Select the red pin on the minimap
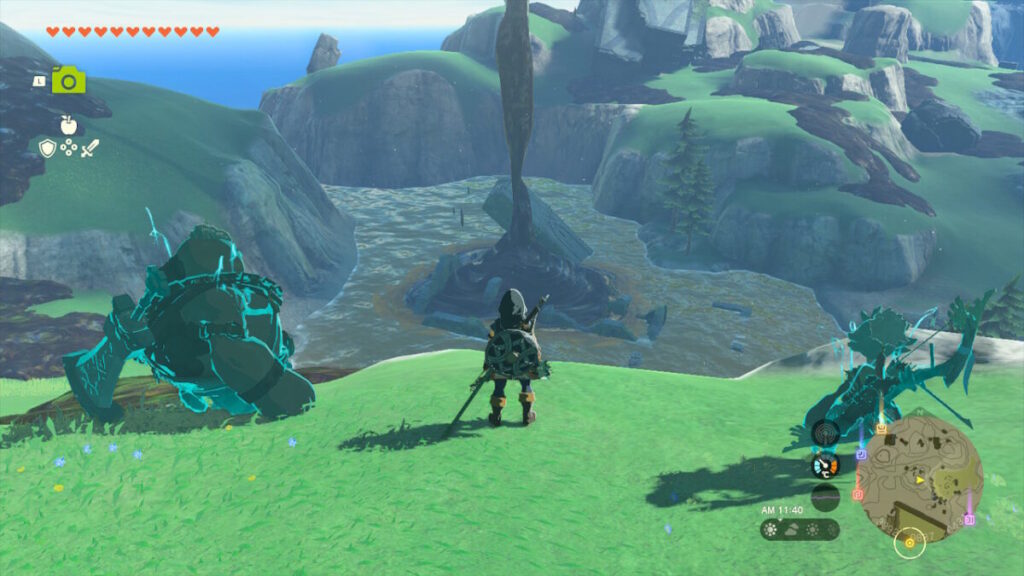 pos(857,494)
